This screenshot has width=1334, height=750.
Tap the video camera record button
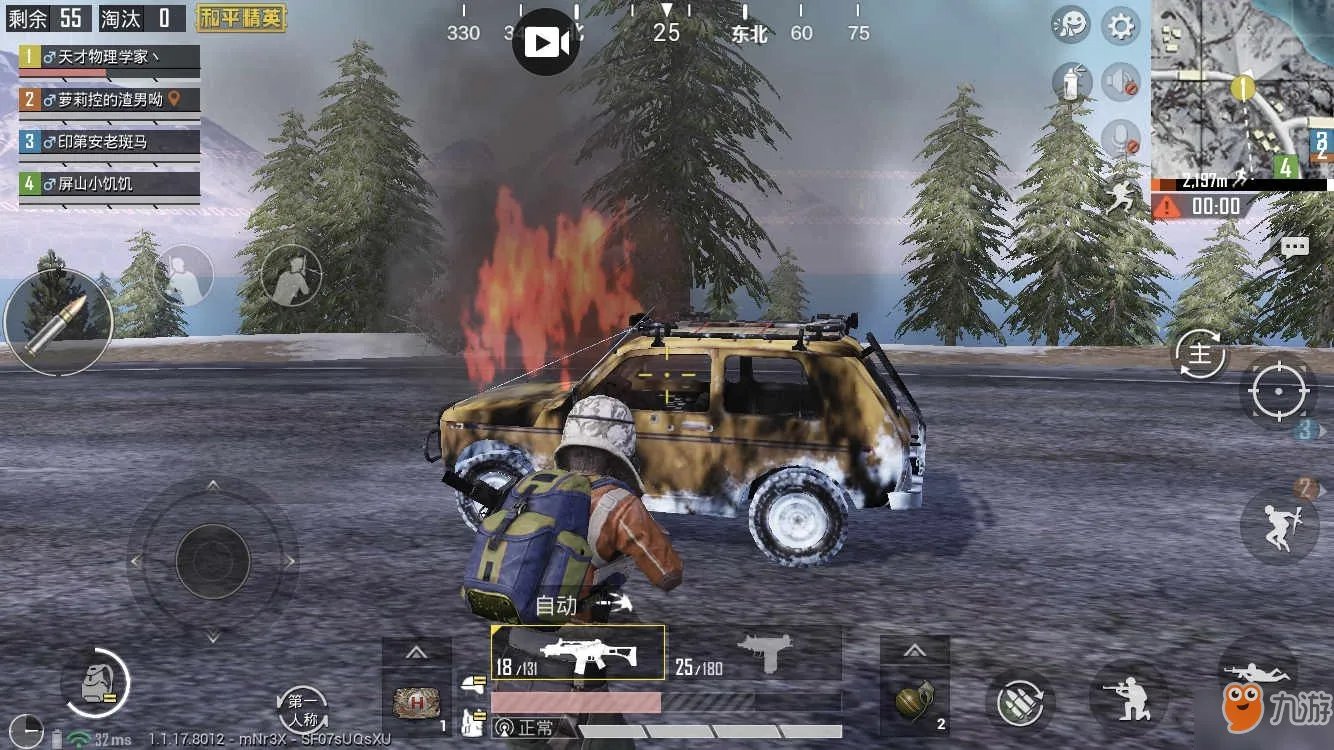(545, 42)
